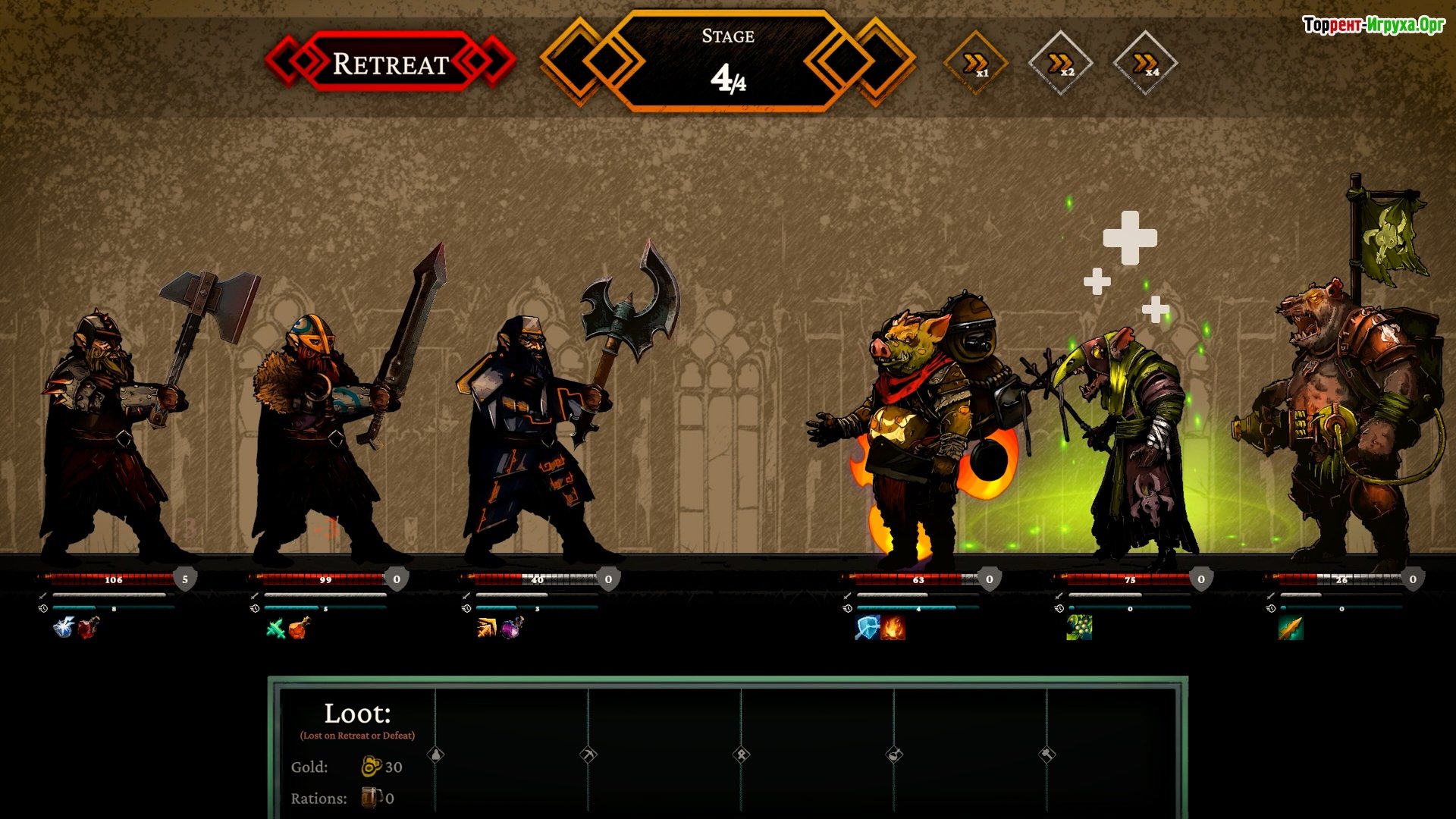Inspect the flame ability icon

[x=893, y=628]
